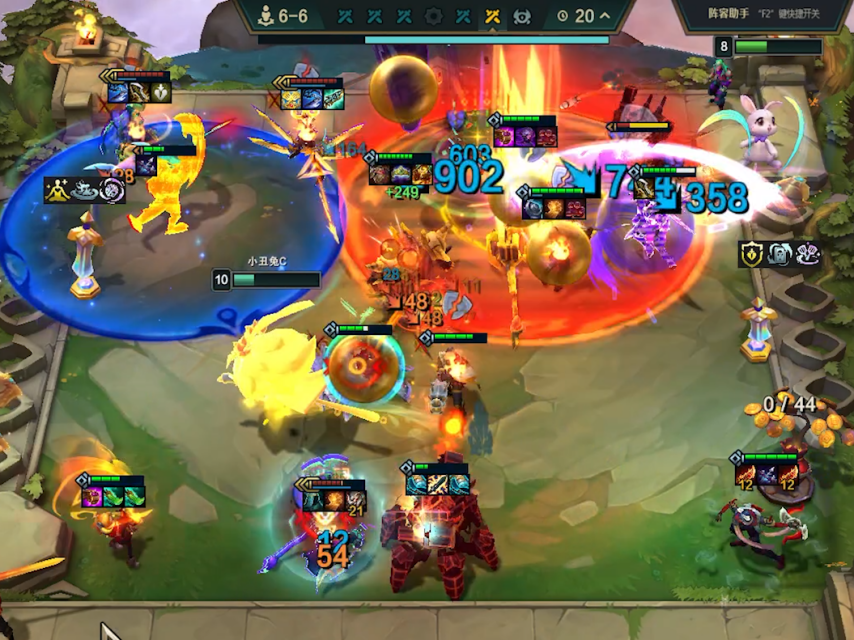This screenshot has width=854, height=640.
Task: Inspect the gold meditating figure augment icon
Action: point(56,189)
